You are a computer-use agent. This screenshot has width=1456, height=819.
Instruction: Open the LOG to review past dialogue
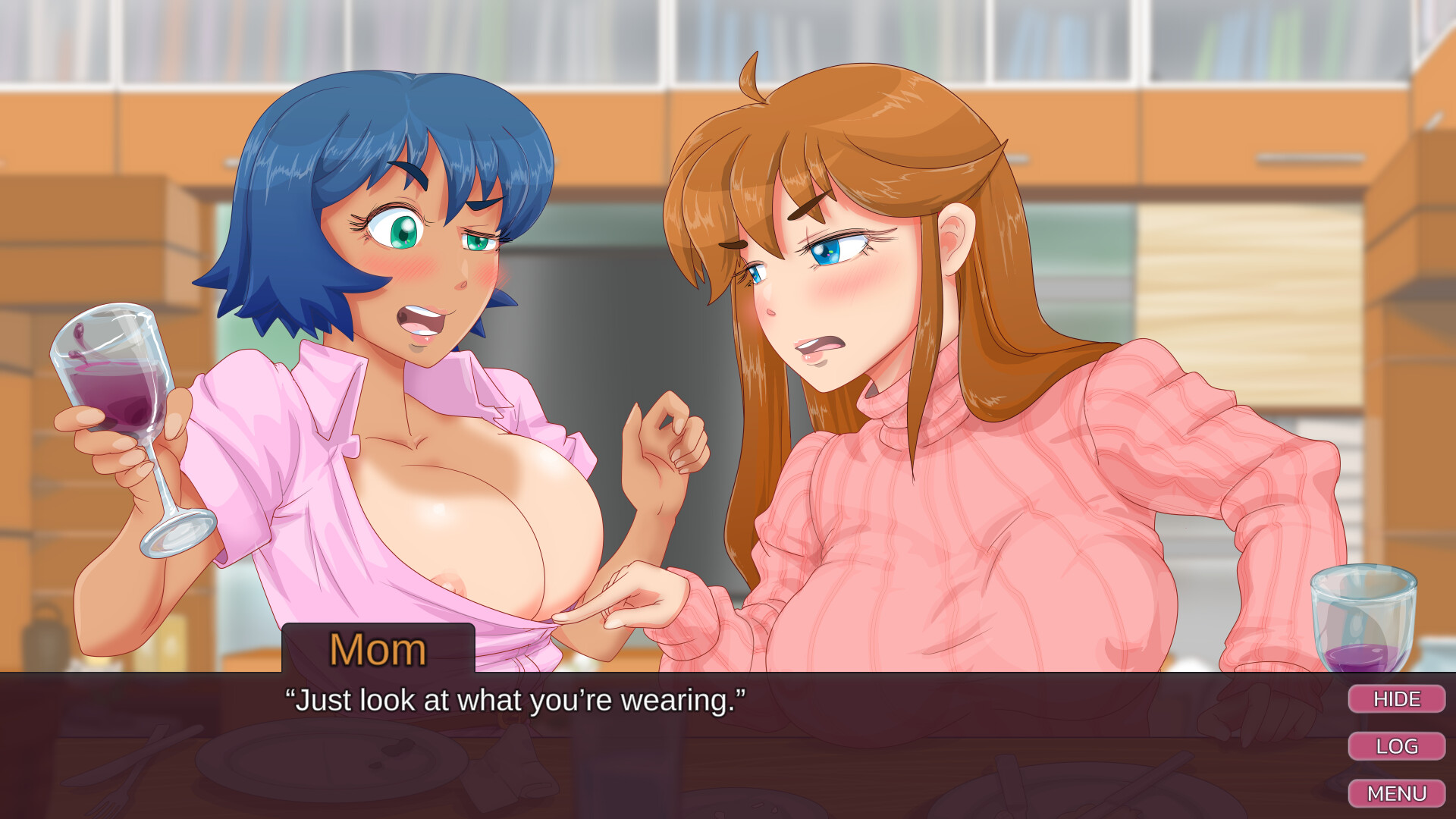(x=1398, y=746)
